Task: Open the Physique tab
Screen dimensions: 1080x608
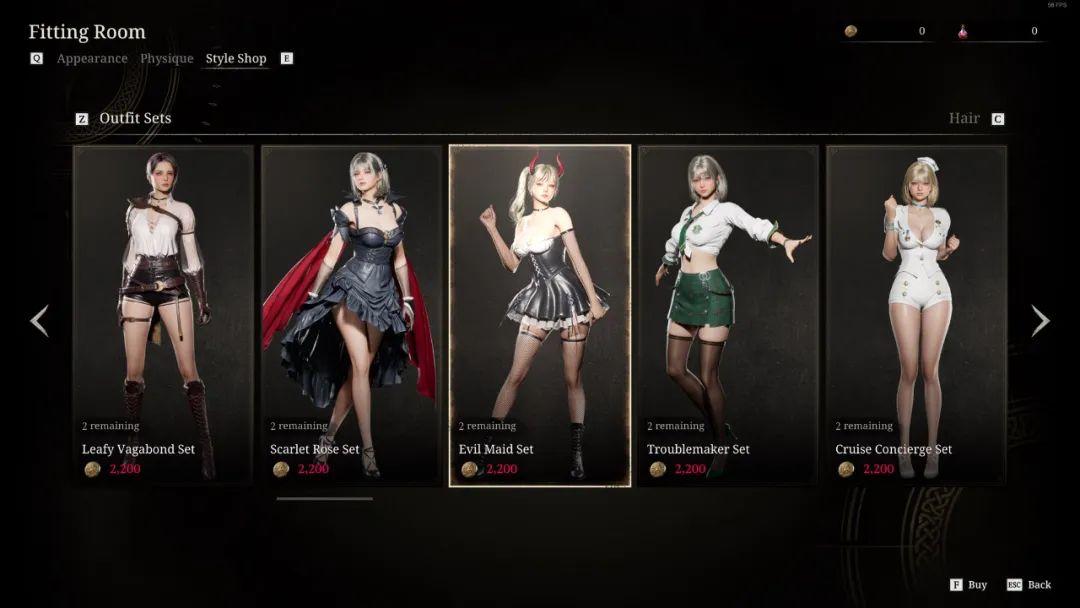Action: [x=167, y=59]
